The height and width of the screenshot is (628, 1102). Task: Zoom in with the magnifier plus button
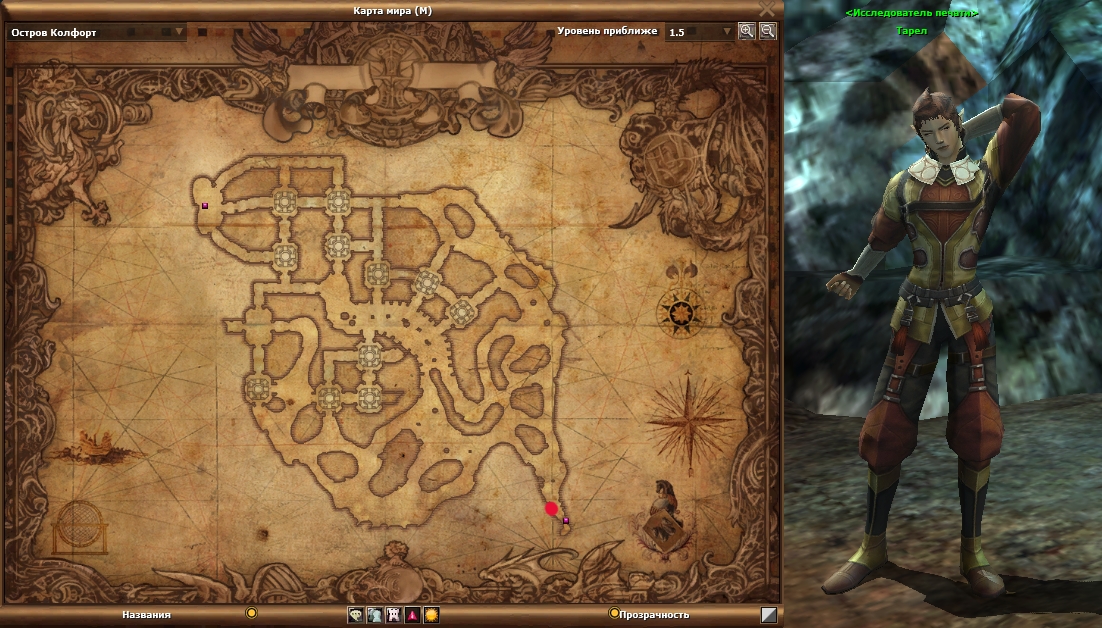746,31
